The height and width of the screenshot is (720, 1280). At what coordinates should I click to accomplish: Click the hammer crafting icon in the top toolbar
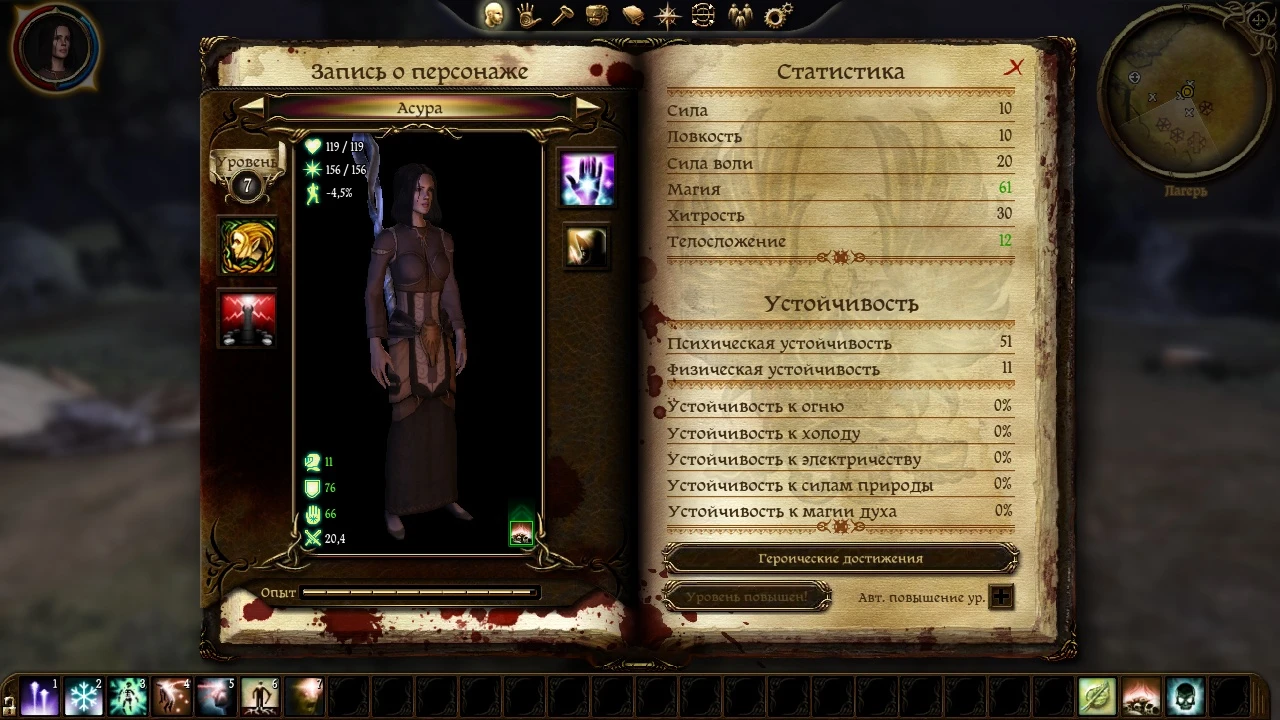coord(560,14)
